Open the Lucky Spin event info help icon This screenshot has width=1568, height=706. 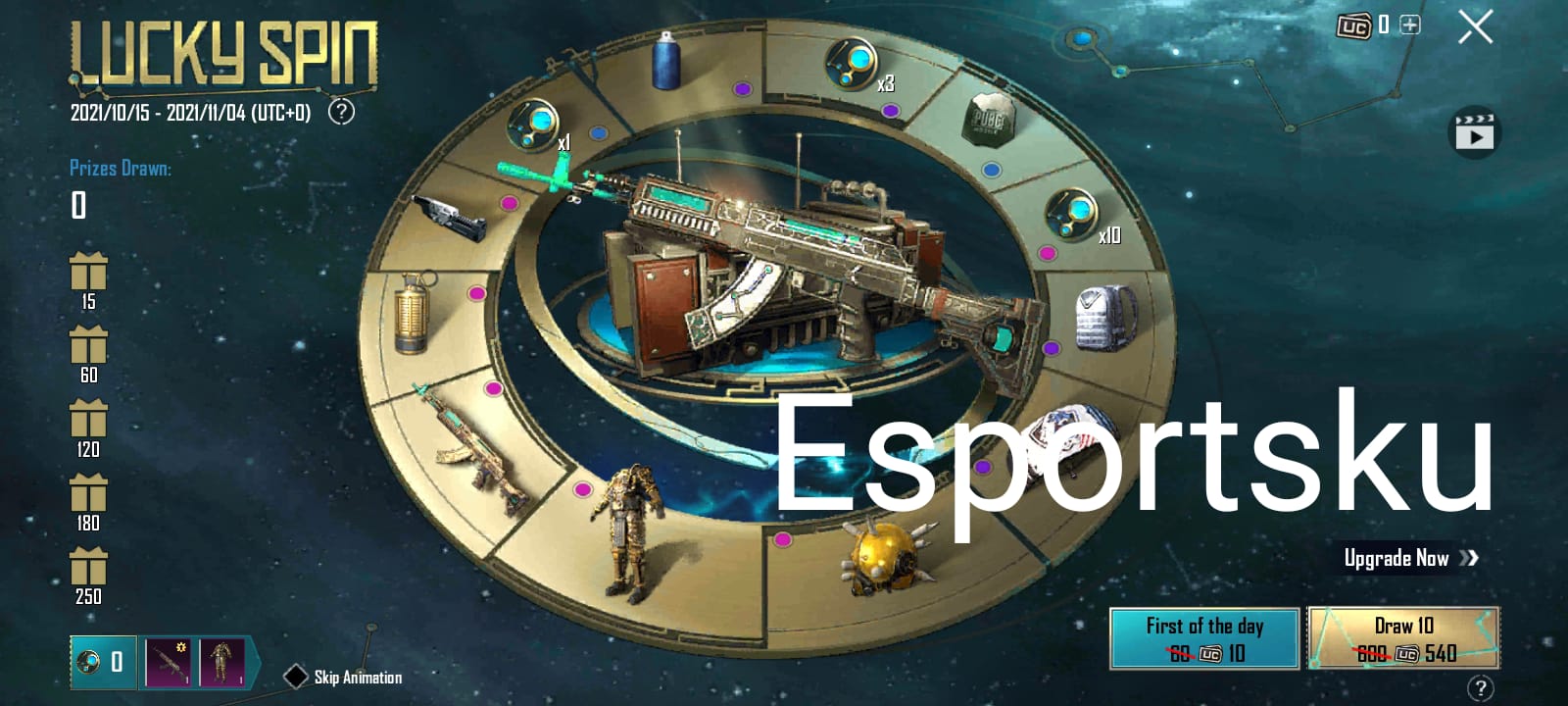point(340,113)
